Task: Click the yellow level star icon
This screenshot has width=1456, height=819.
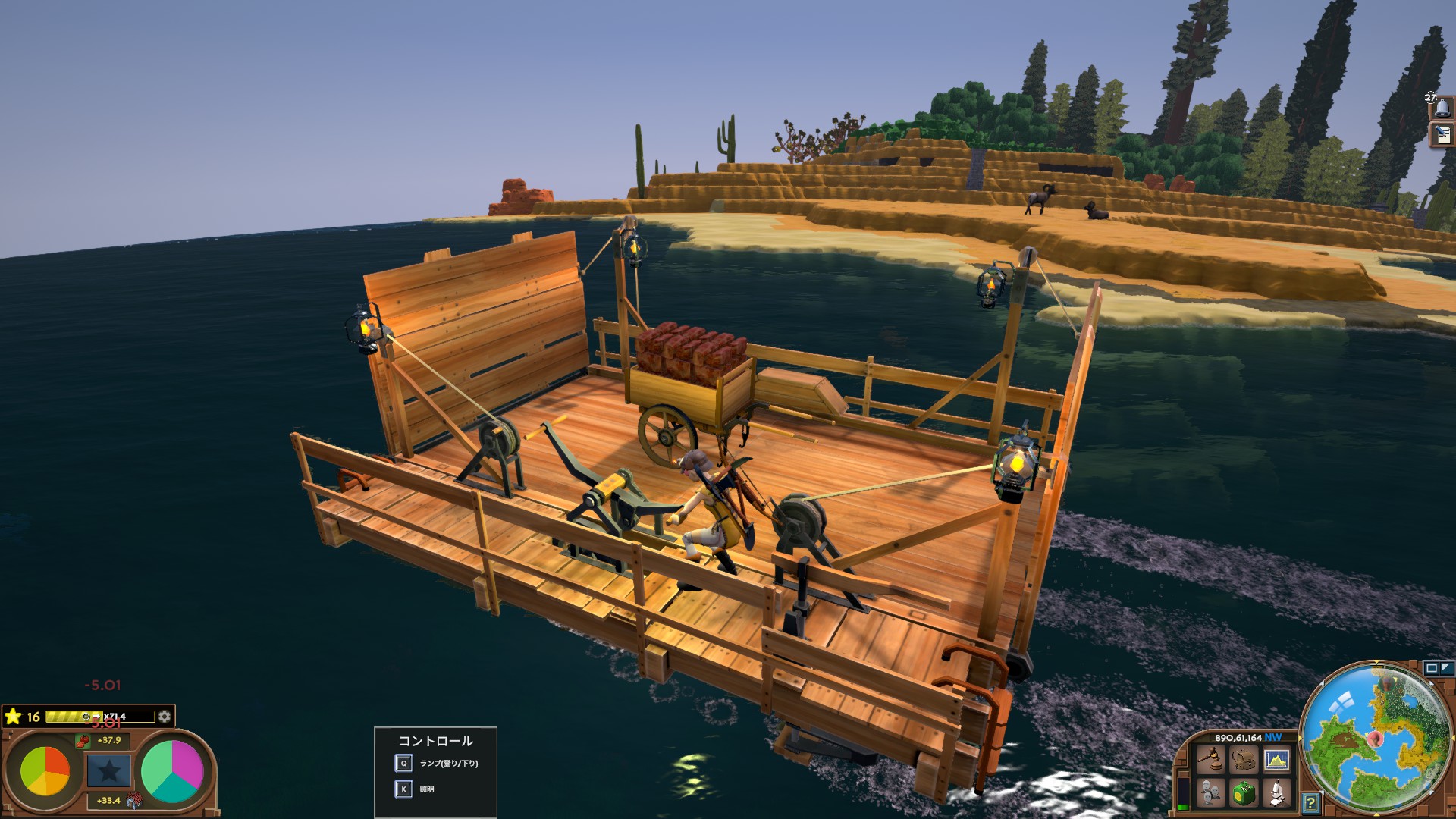Action: pyautogui.click(x=13, y=717)
